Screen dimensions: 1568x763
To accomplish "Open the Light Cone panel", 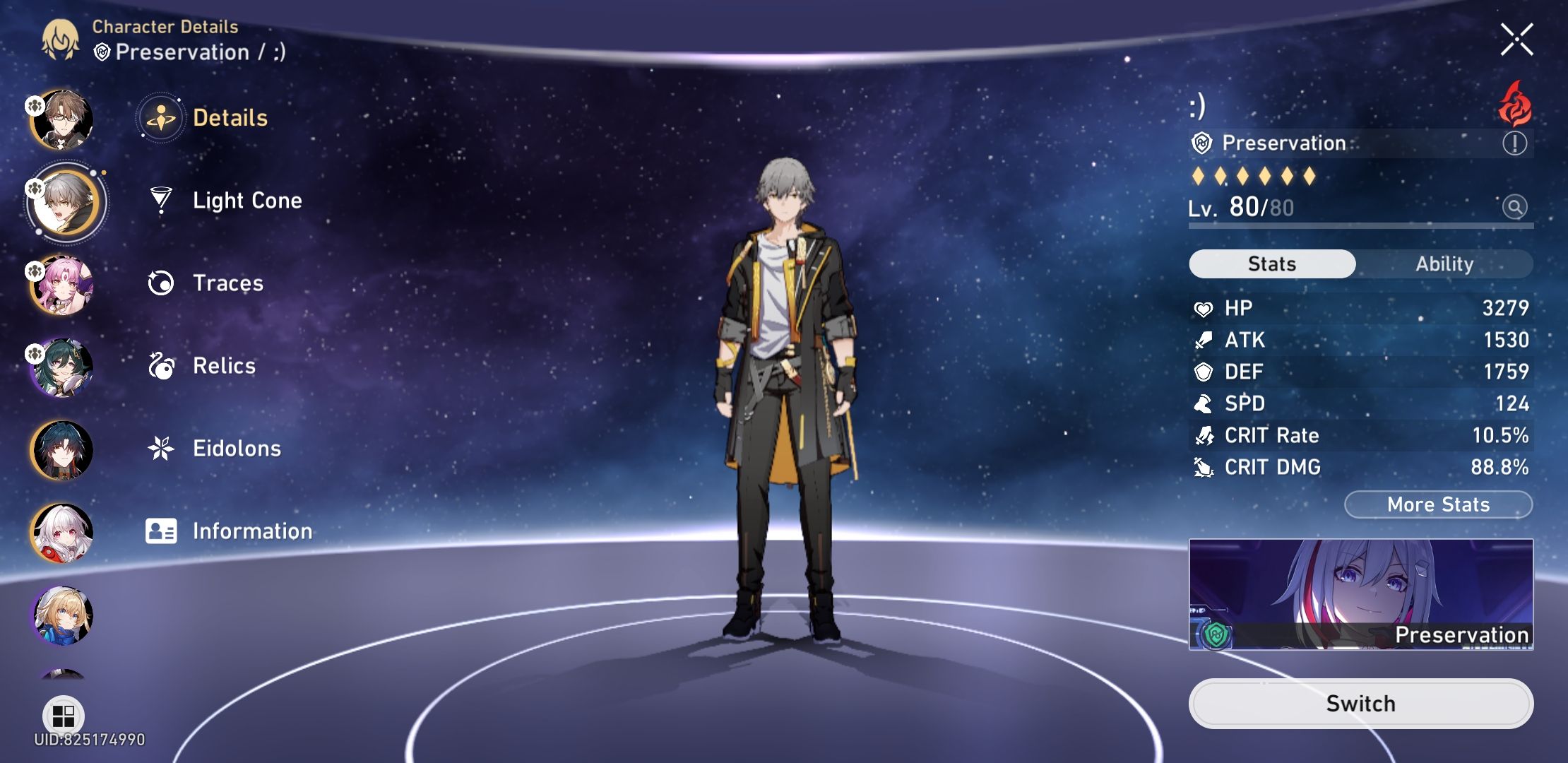I will [247, 200].
